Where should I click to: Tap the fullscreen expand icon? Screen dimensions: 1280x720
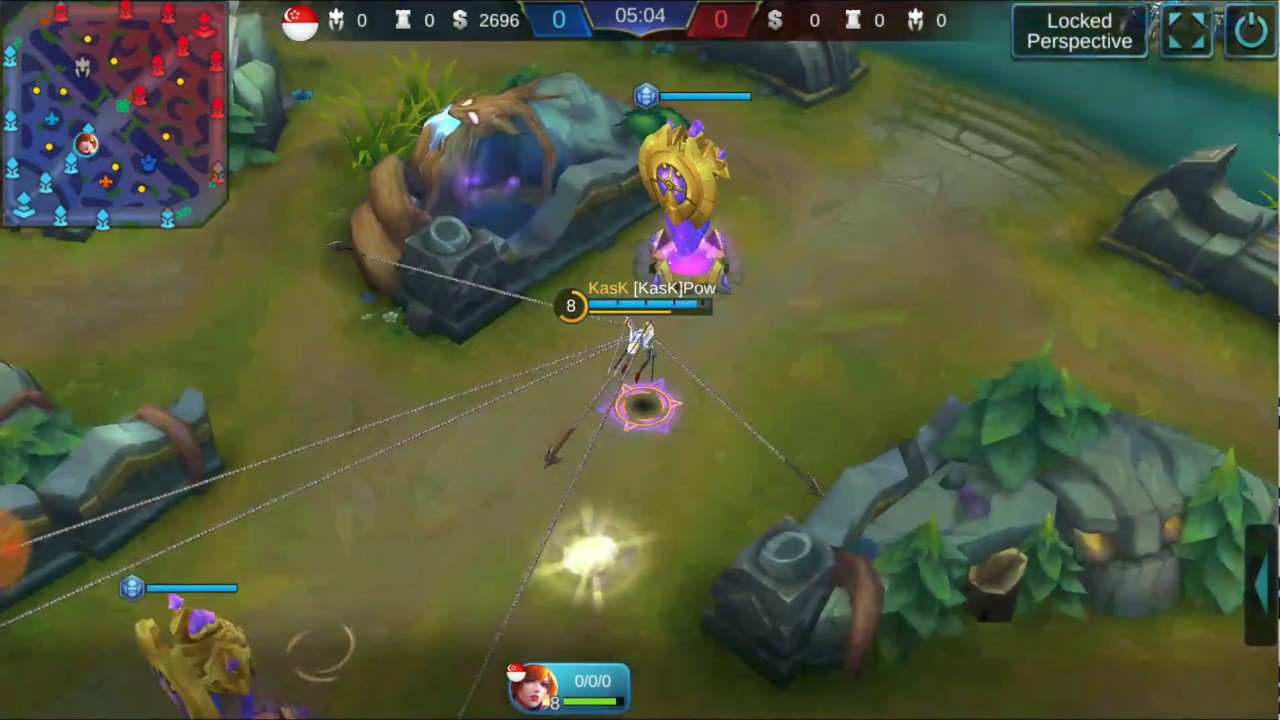point(1186,30)
